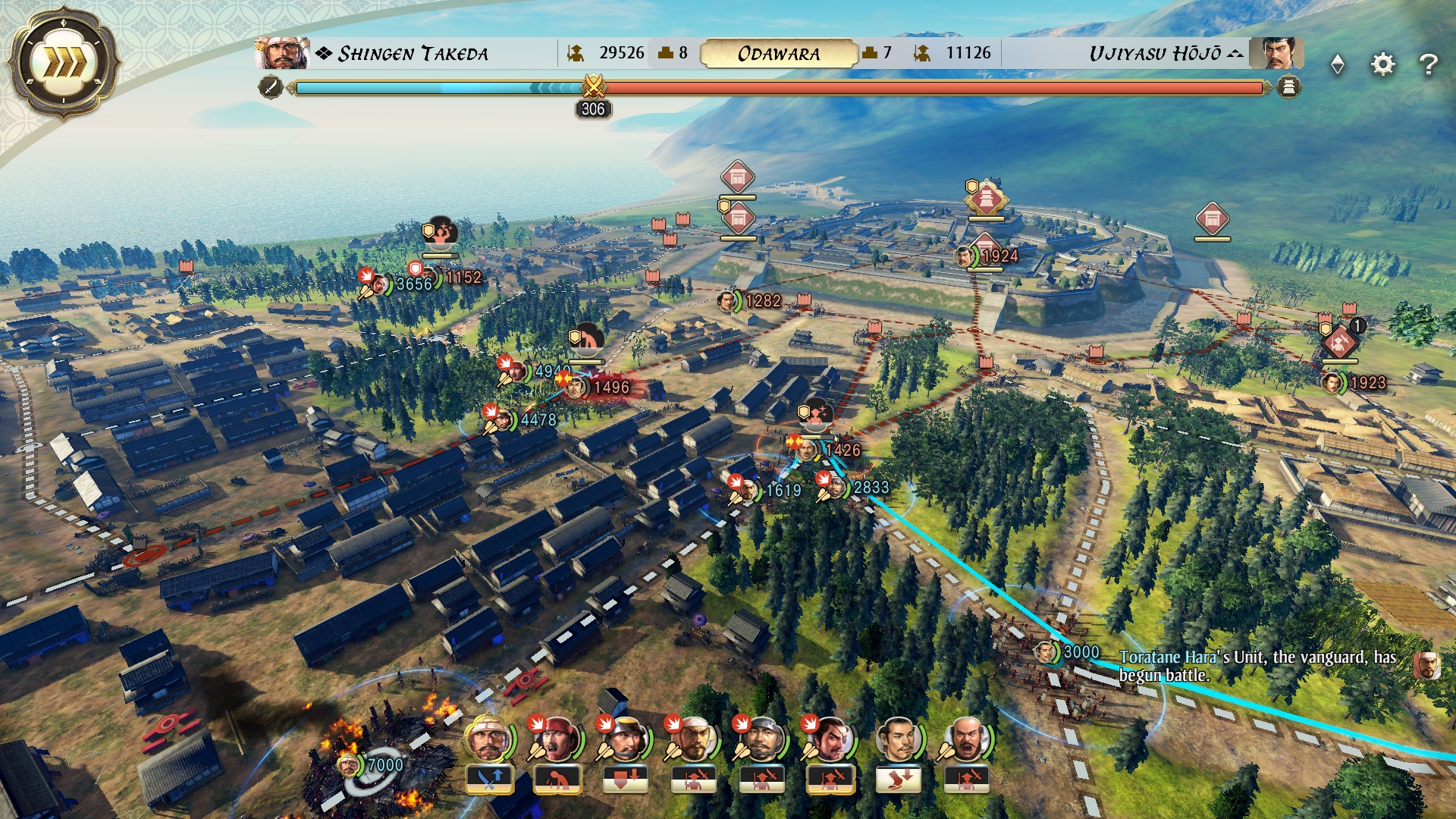Viewport: 1456px width, 819px height.
Task: Select the allied unit with 2833 troops
Action: pyautogui.click(x=836, y=488)
